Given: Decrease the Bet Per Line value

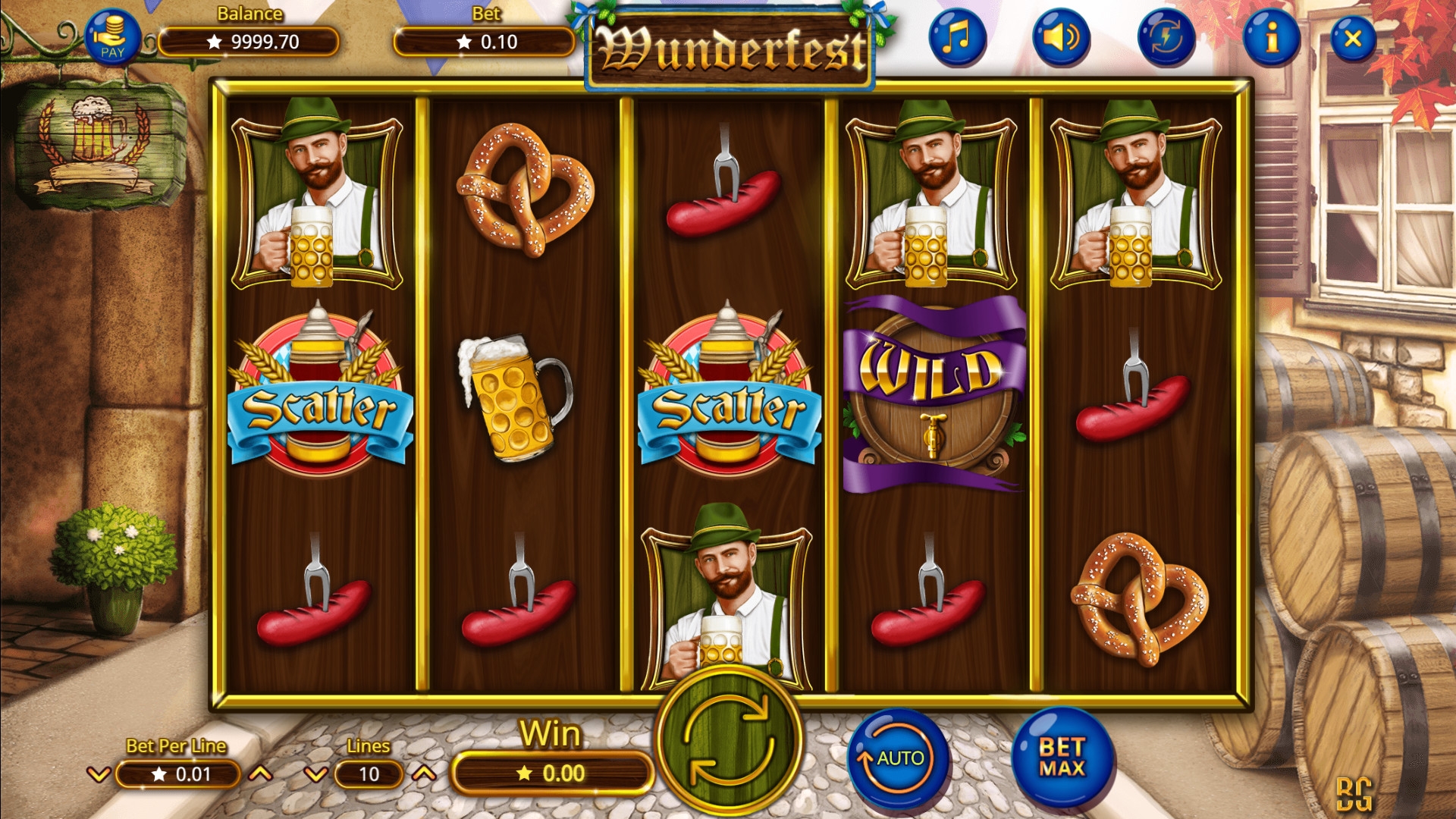Looking at the screenshot, I should (99, 774).
